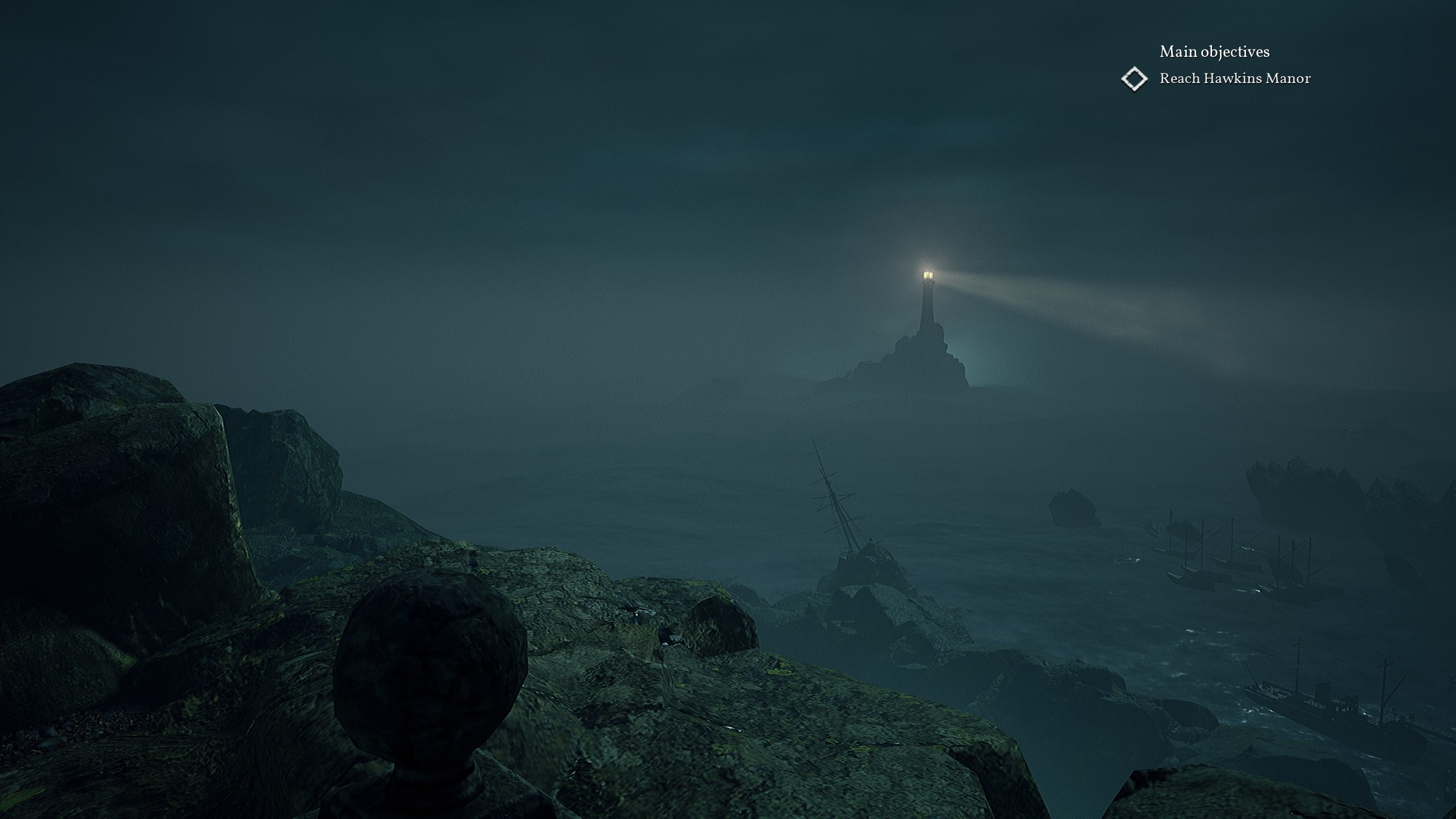The width and height of the screenshot is (1456, 819).
Task: Open the Main objectives tracker heading
Action: point(1214,52)
